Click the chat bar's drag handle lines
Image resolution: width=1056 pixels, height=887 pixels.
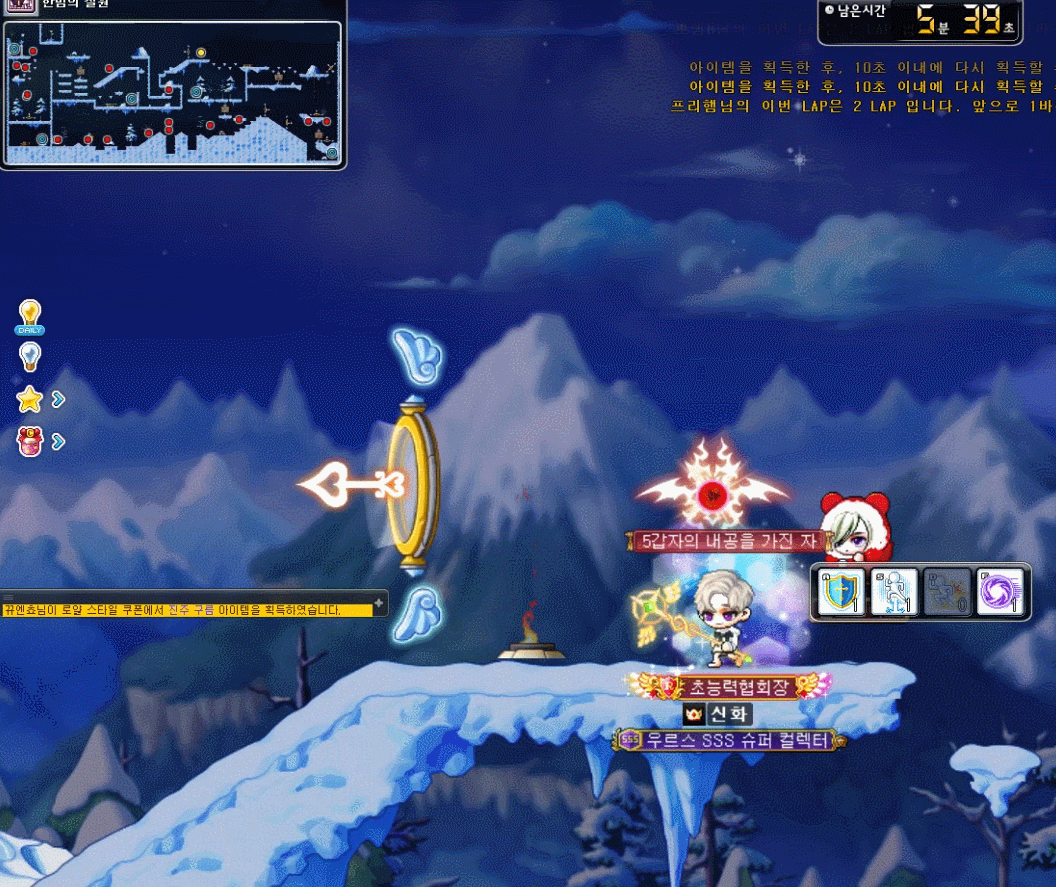[10, 596]
